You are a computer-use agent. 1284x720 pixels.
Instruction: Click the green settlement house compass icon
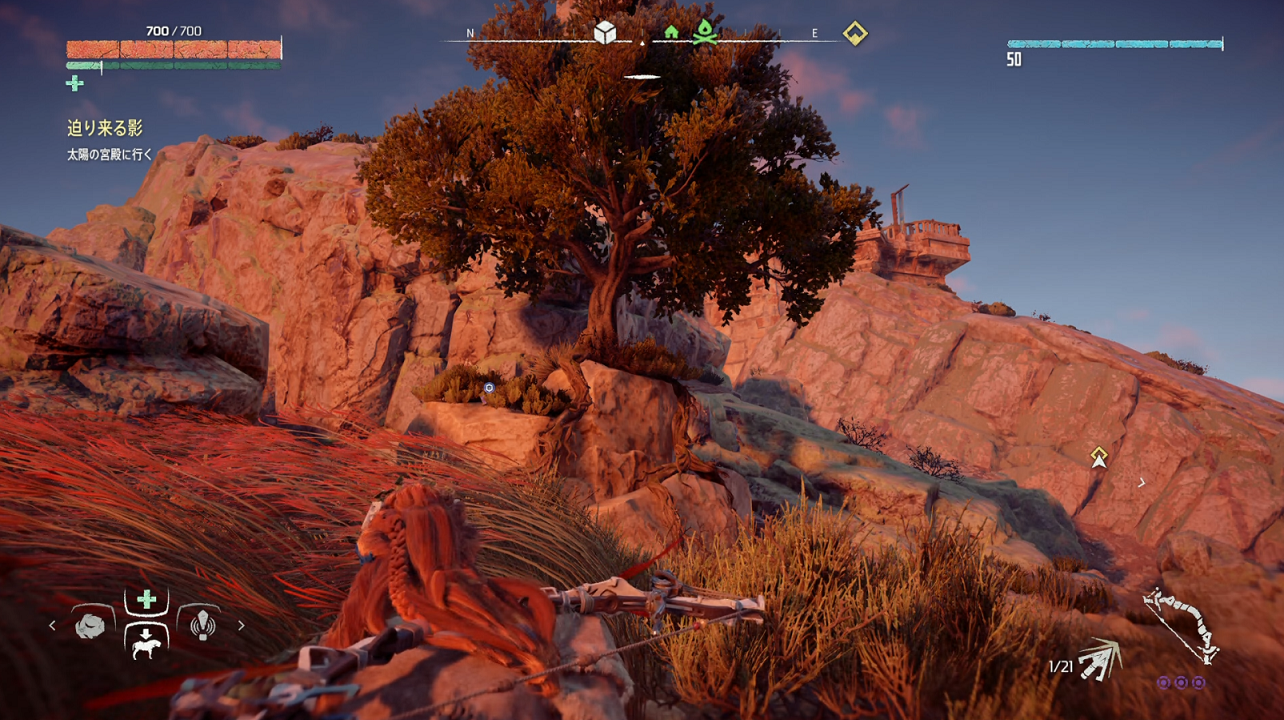pos(671,33)
